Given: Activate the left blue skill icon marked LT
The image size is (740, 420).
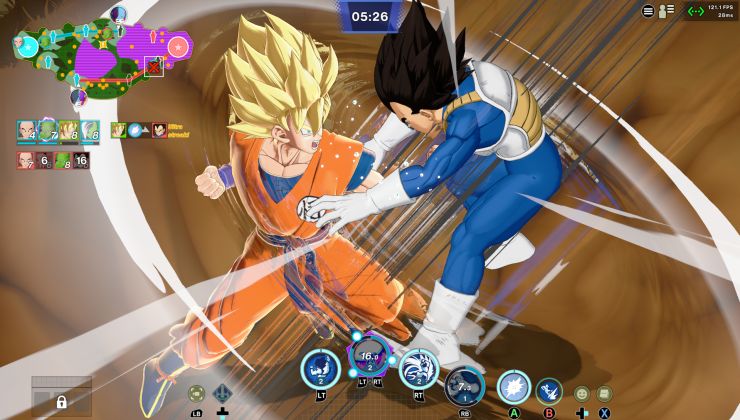Looking at the screenshot, I should [321, 369].
